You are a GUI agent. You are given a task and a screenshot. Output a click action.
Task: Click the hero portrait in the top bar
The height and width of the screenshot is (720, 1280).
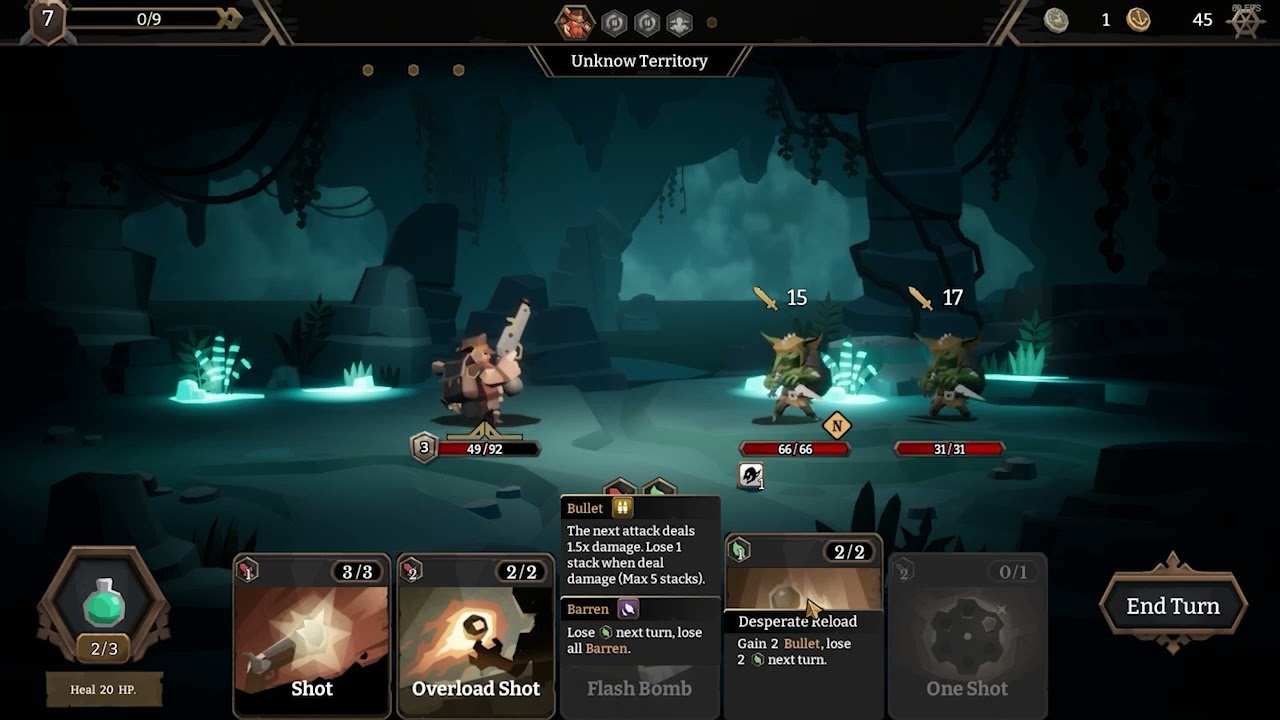574,21
